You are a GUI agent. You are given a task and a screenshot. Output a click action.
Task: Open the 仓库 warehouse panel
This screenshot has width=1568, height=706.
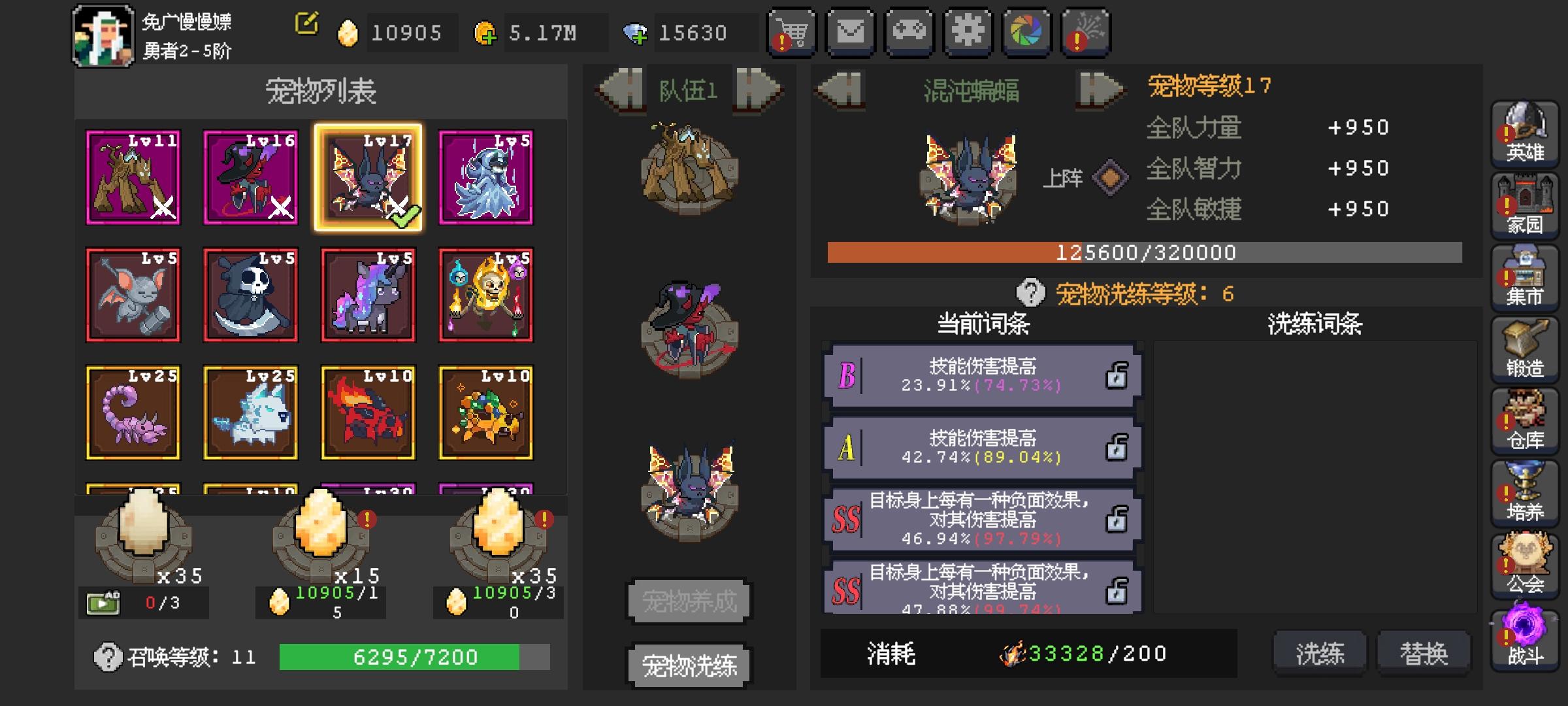pos(1525,422)
